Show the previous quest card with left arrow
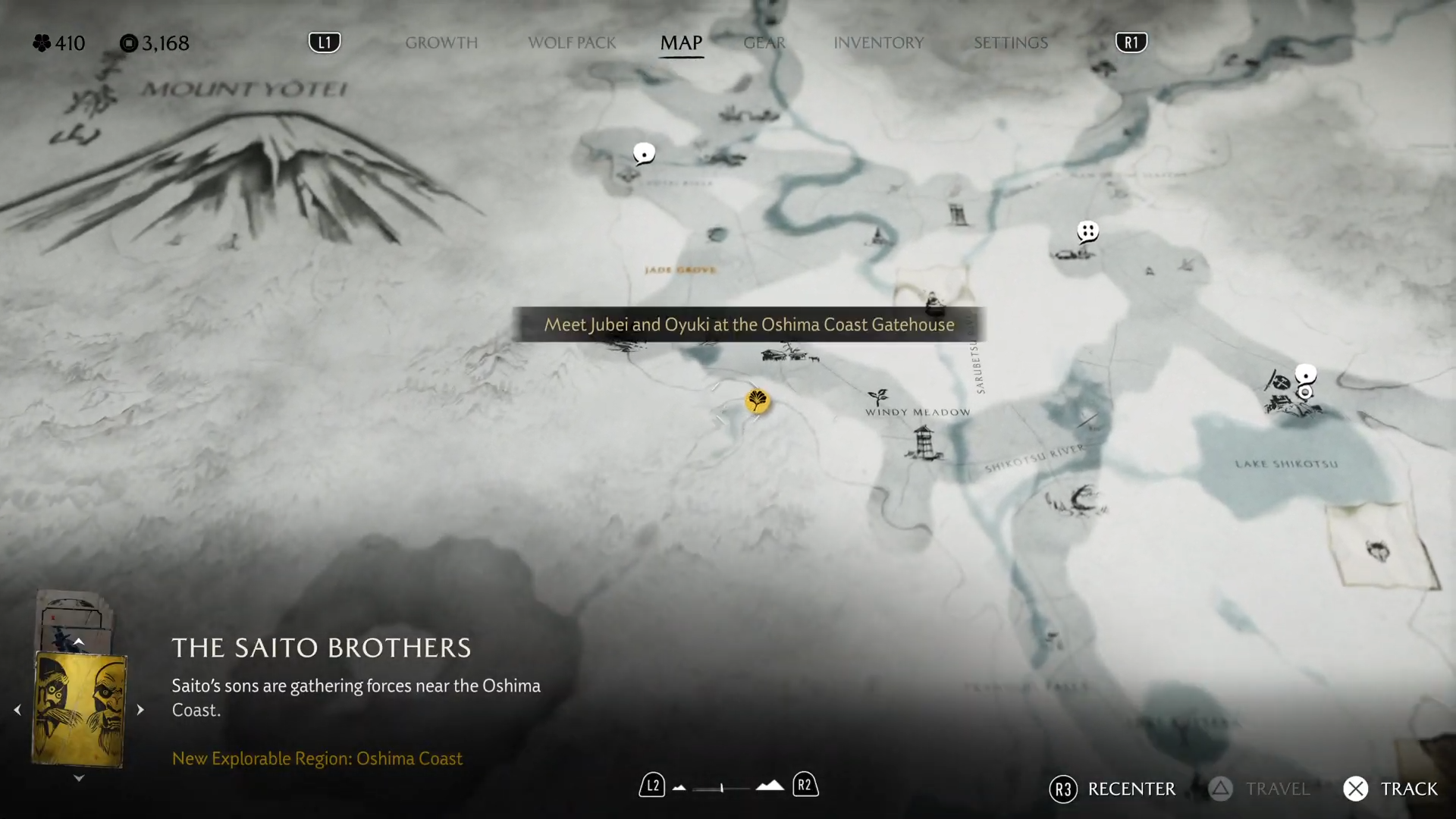Image resolution: width=1456 pixels, height=819 pixels. 17,710
